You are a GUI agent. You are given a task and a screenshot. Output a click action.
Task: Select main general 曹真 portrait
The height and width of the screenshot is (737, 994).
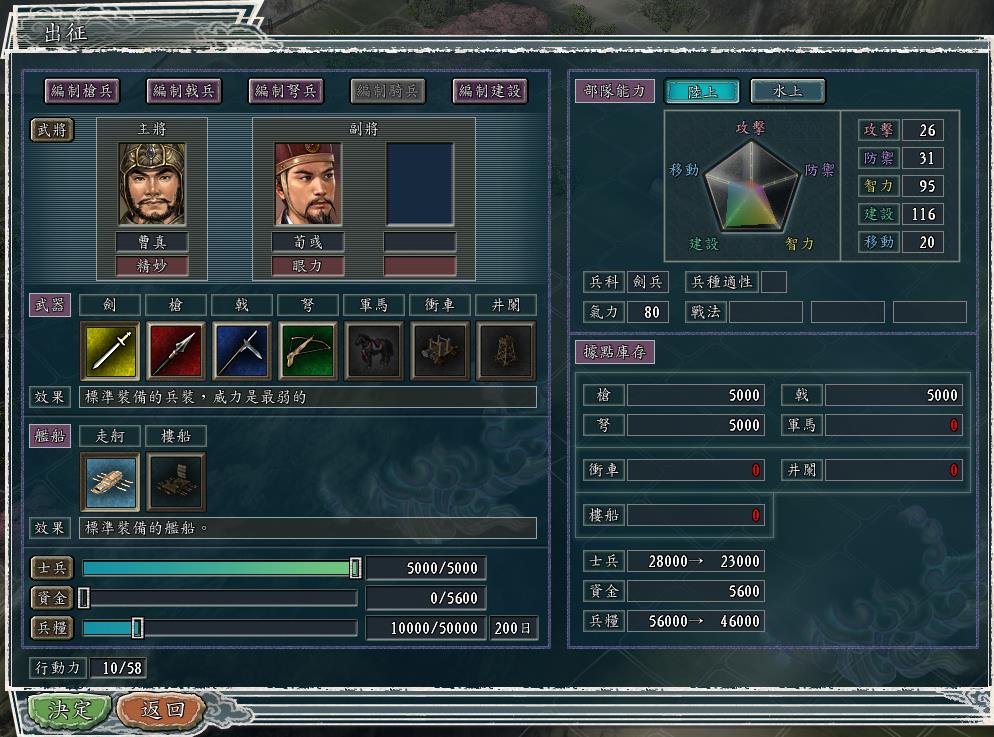pos(152,183)
